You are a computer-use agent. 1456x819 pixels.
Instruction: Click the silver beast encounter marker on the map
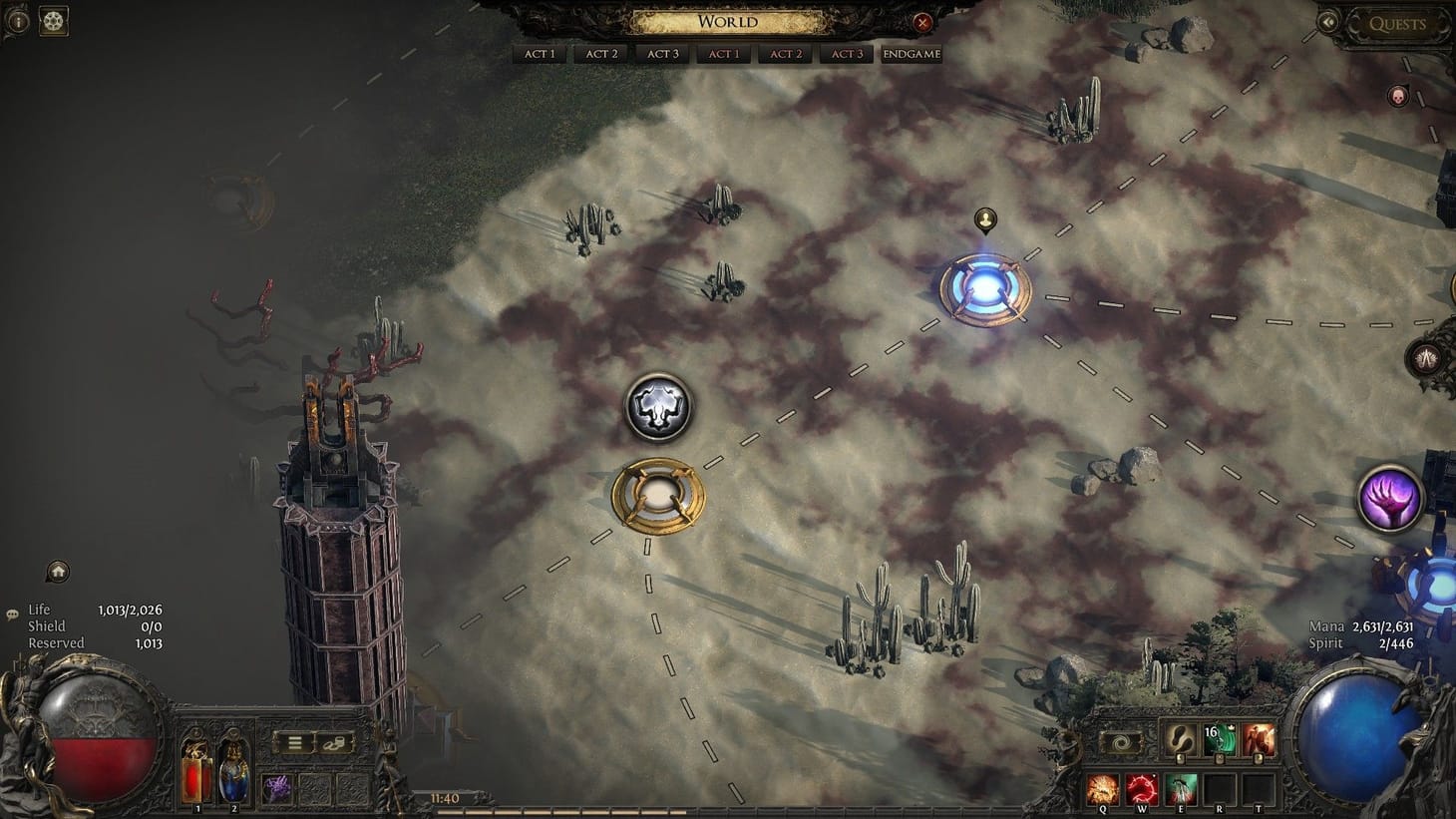[658, 407]
